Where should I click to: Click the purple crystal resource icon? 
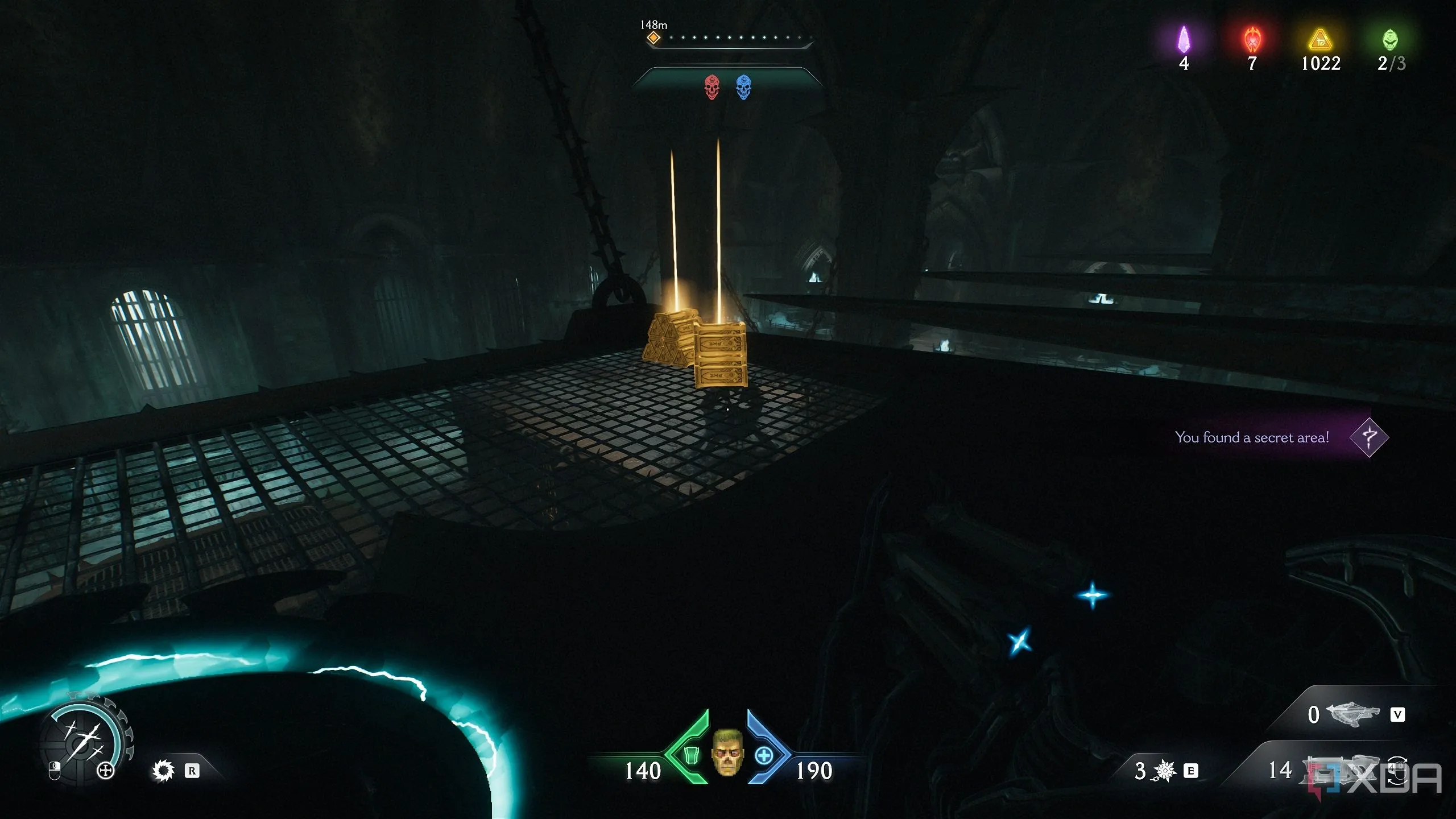1184,40
